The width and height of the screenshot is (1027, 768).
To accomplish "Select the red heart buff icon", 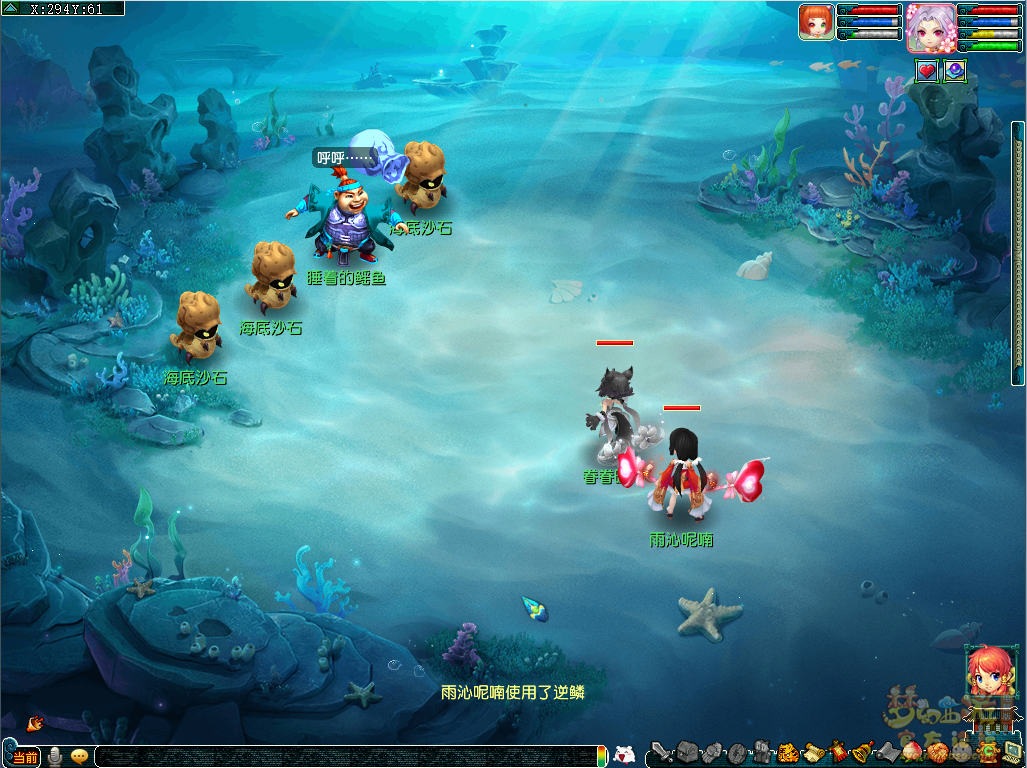I will tap(927, 71).
